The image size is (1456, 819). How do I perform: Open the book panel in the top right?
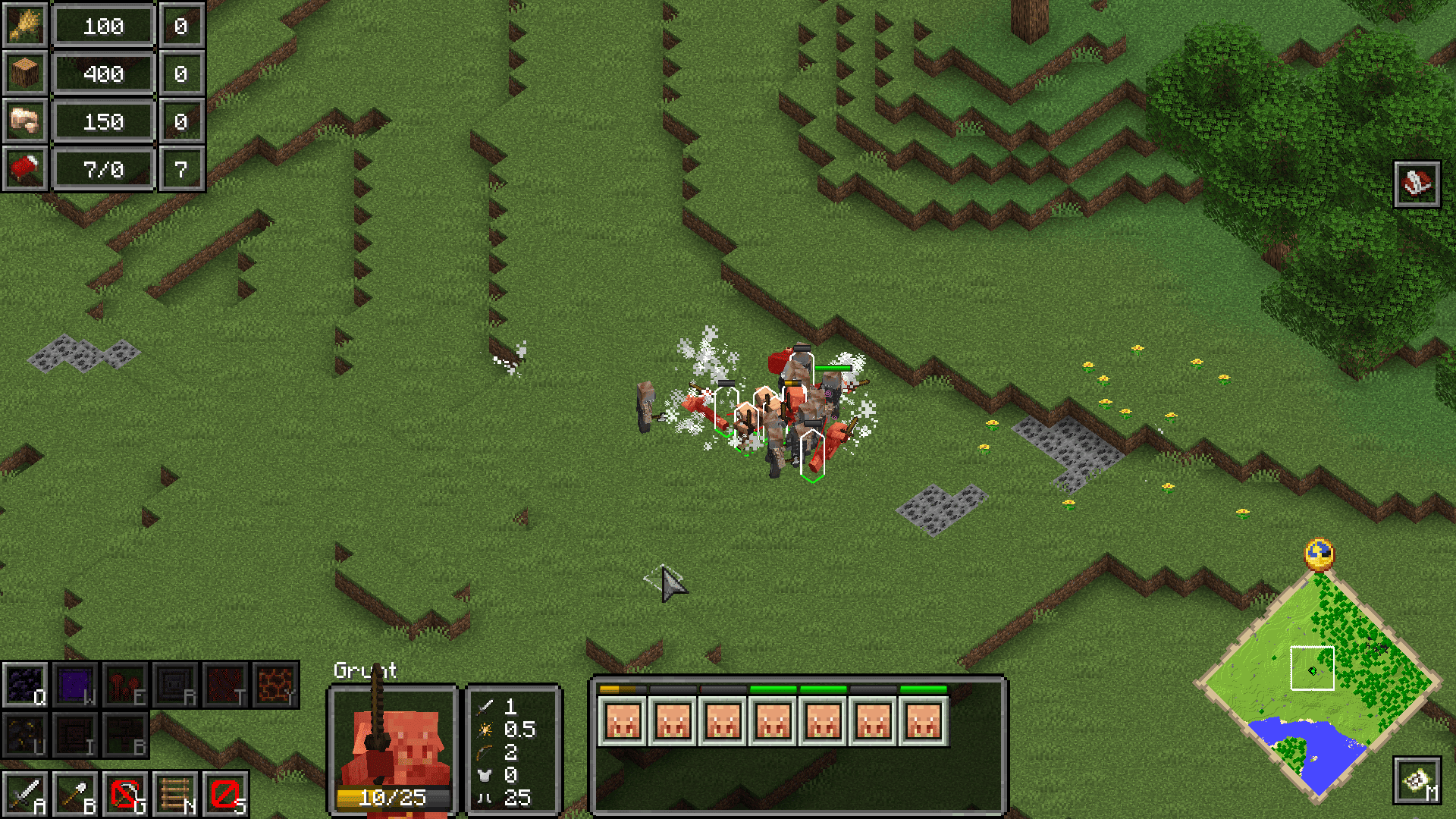click(1419, 184)
